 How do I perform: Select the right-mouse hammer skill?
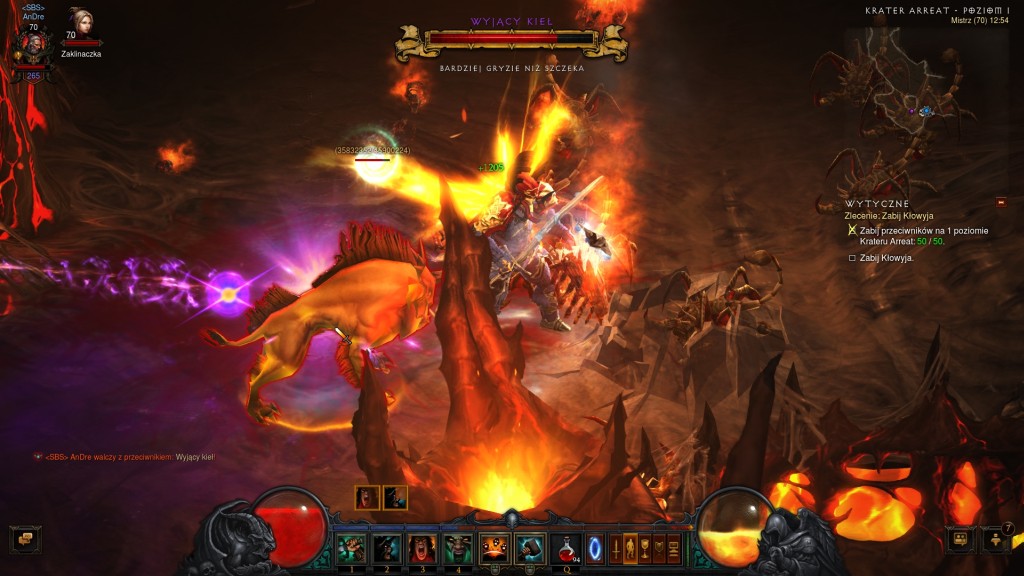(530, 548)
